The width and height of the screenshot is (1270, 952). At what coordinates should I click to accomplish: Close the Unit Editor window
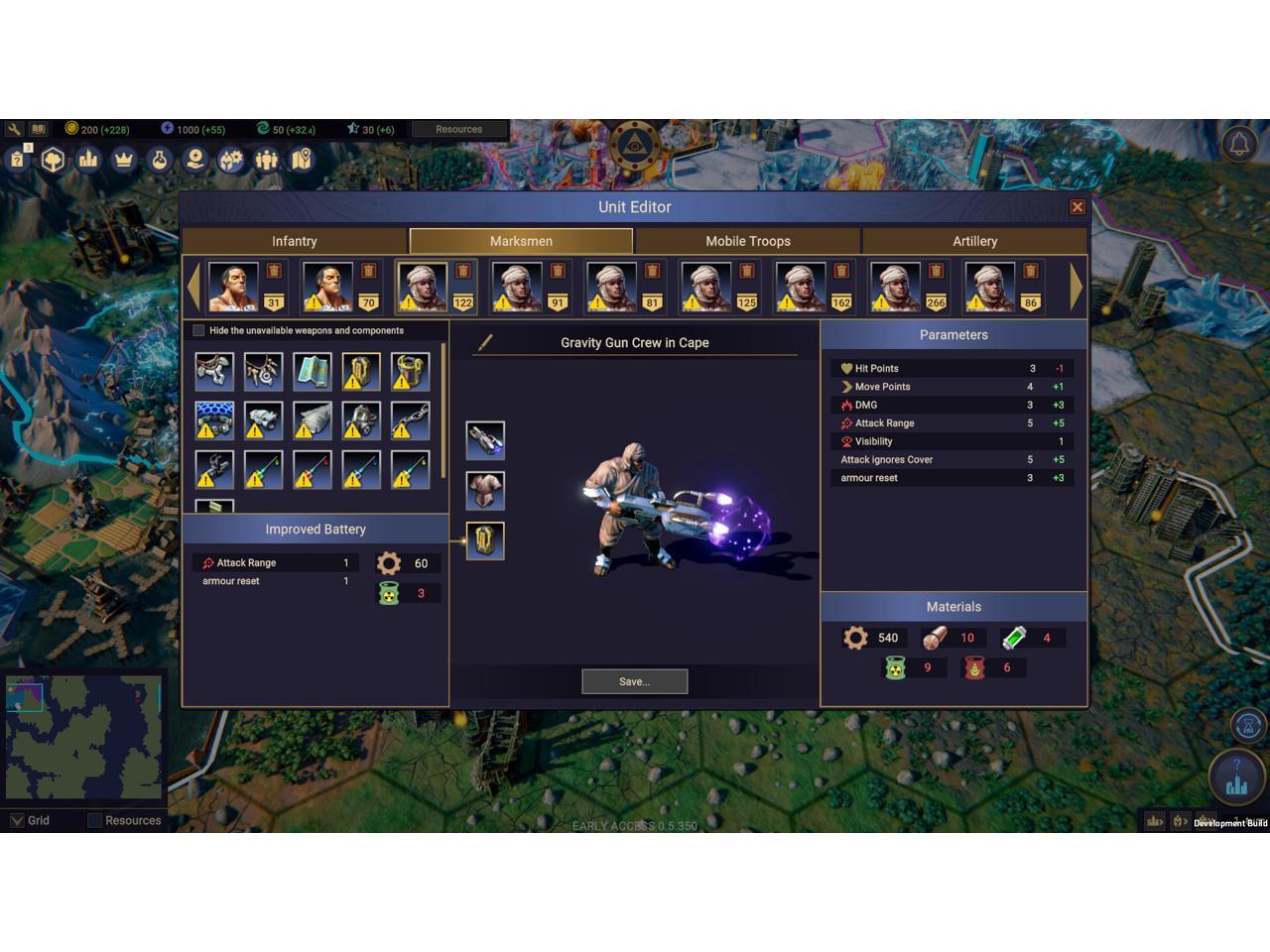[1077, 206]
